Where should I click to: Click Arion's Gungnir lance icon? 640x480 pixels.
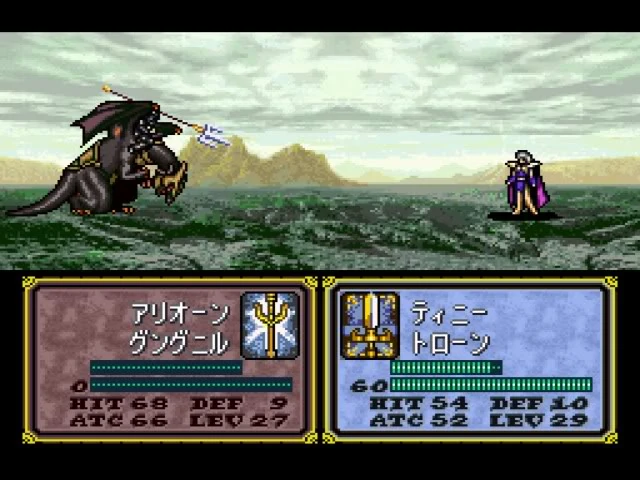click(x=270, y=325)
